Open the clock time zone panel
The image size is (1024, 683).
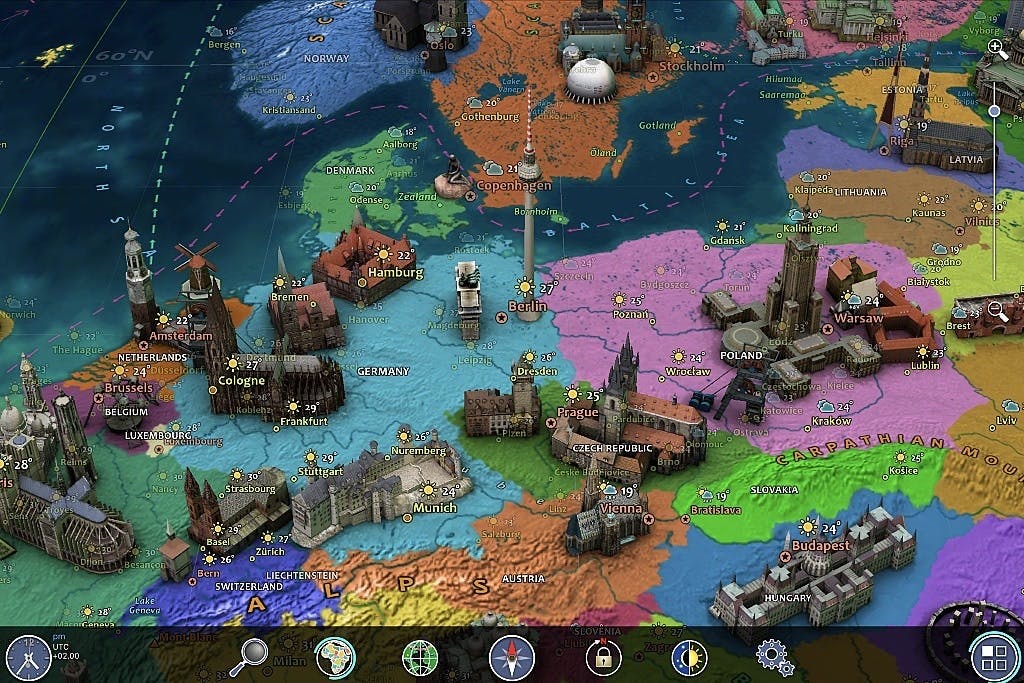click(x=28, y=657)
